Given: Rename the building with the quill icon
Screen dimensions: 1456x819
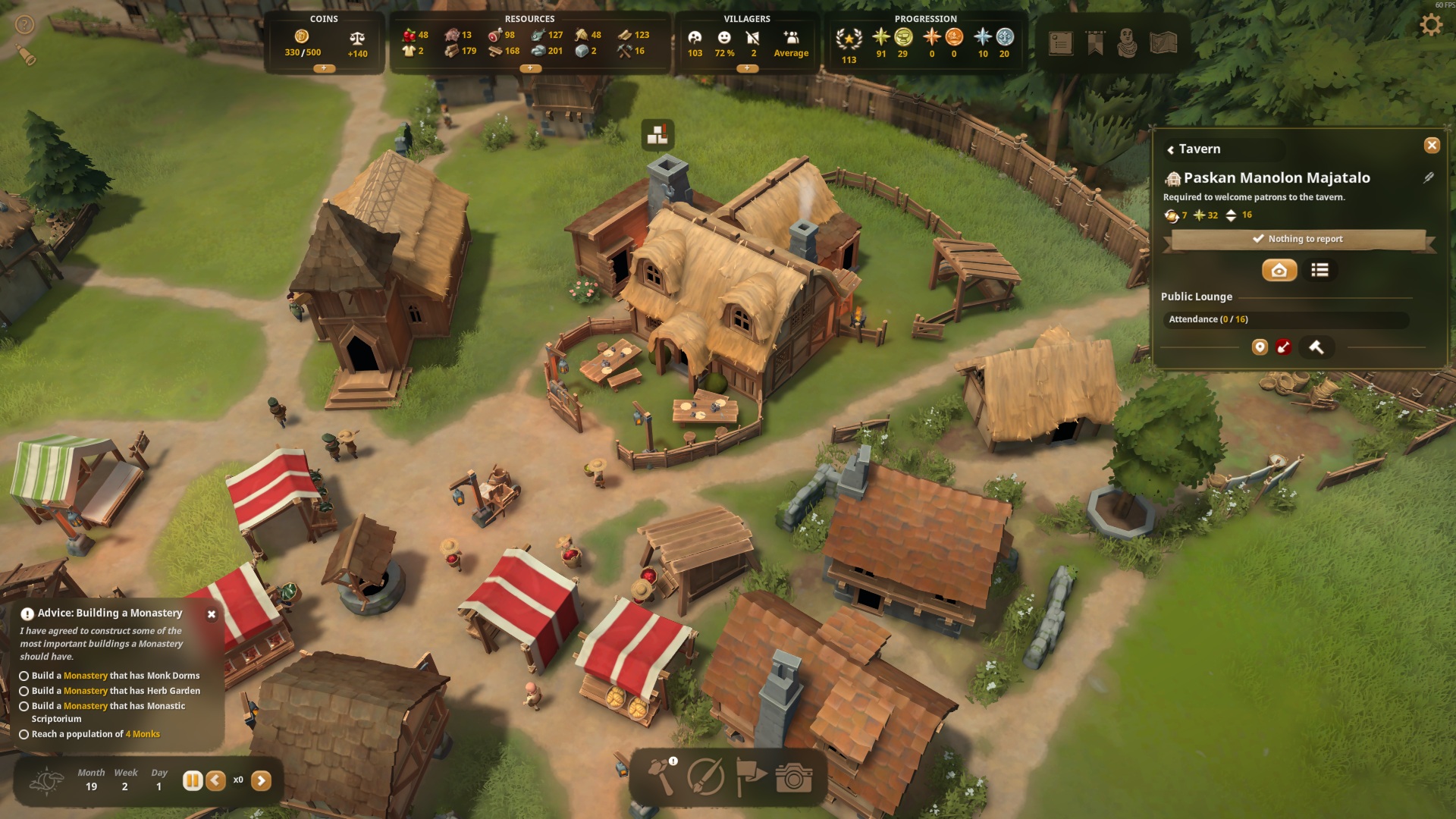Looking at the screenshot, I should pos(1428,177).
